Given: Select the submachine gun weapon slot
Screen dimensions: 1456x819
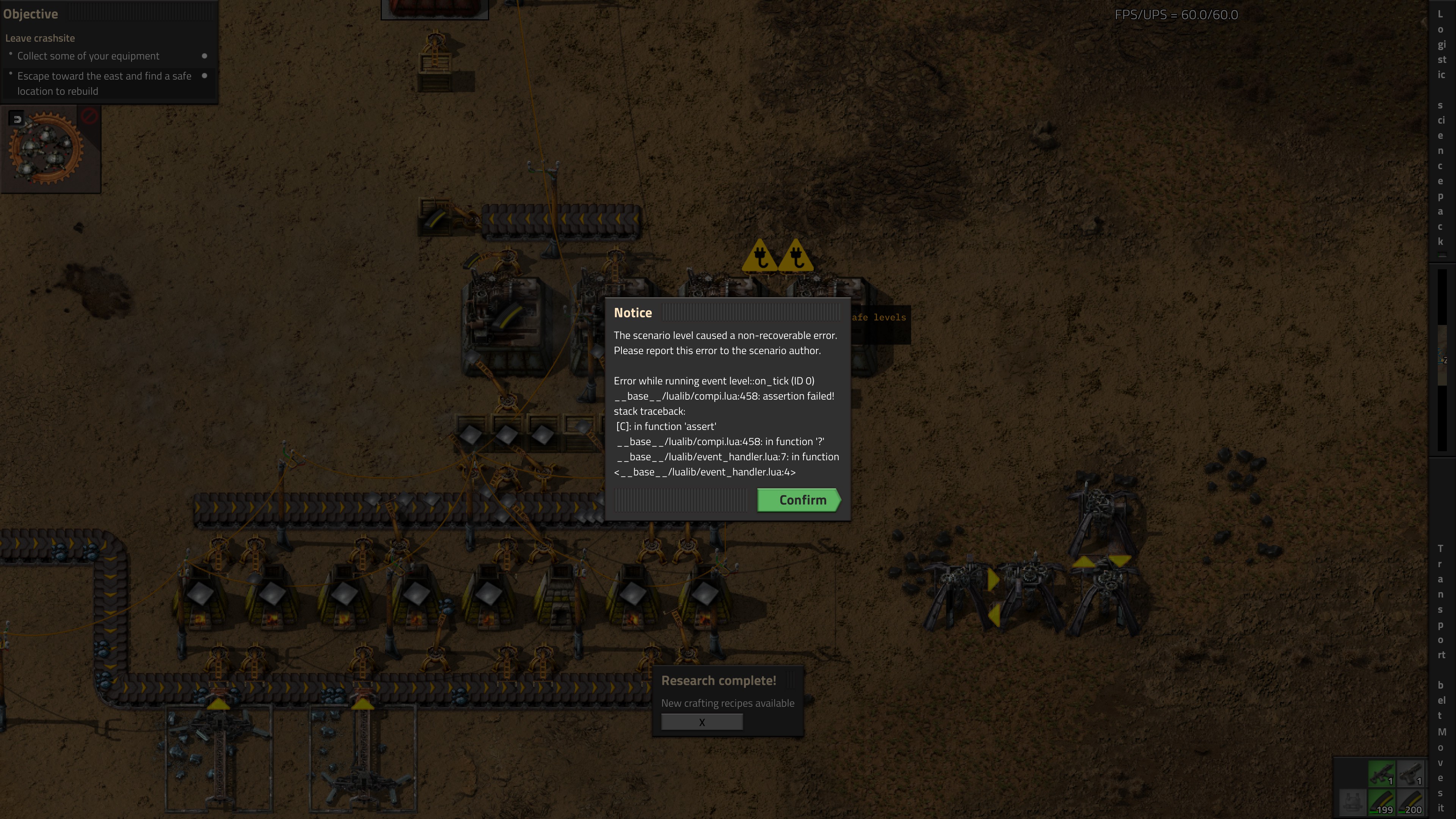Looking at the screenshot, I should 1381,774.
